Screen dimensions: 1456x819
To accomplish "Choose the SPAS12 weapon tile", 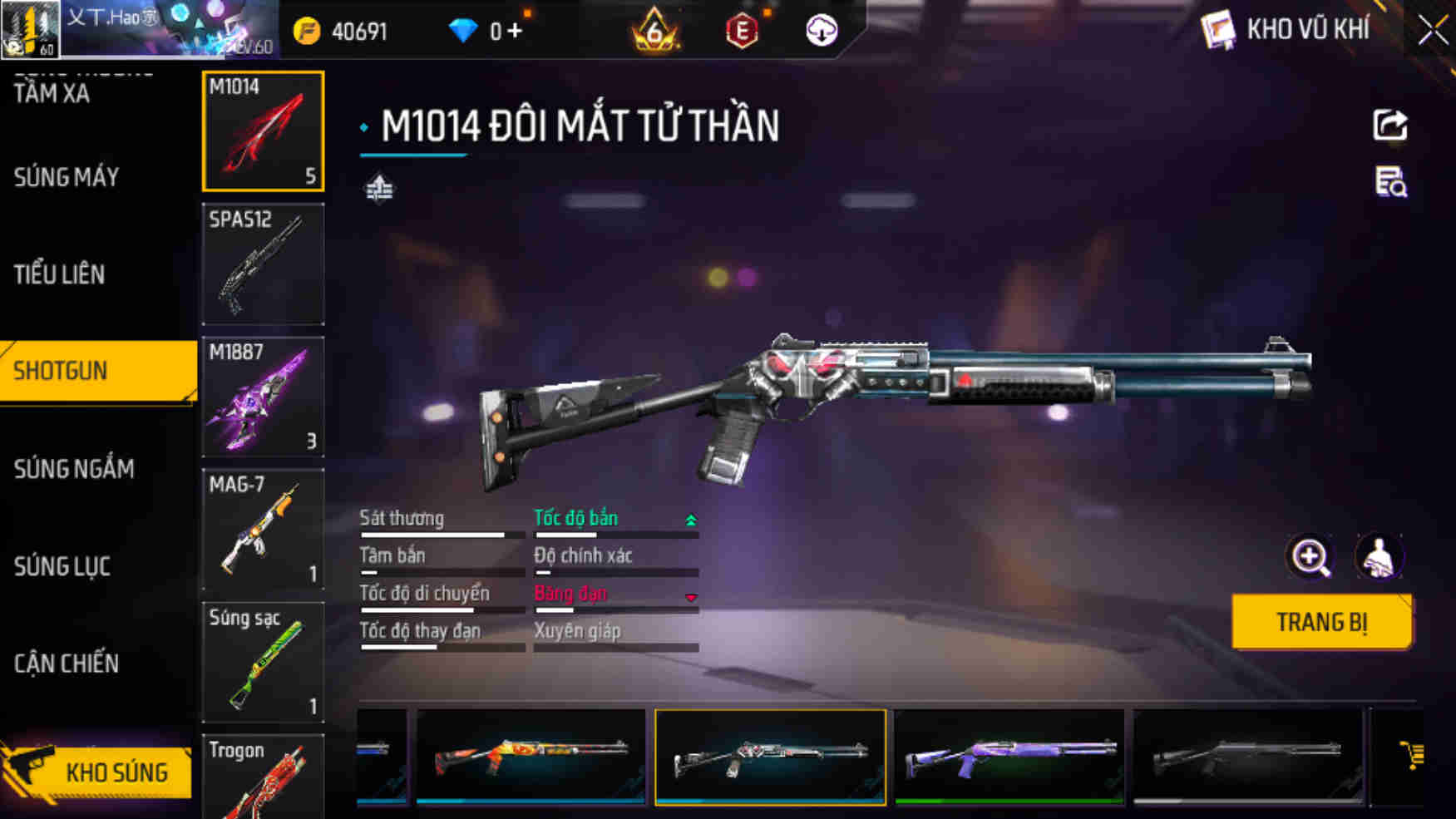I will coord(263,264).
